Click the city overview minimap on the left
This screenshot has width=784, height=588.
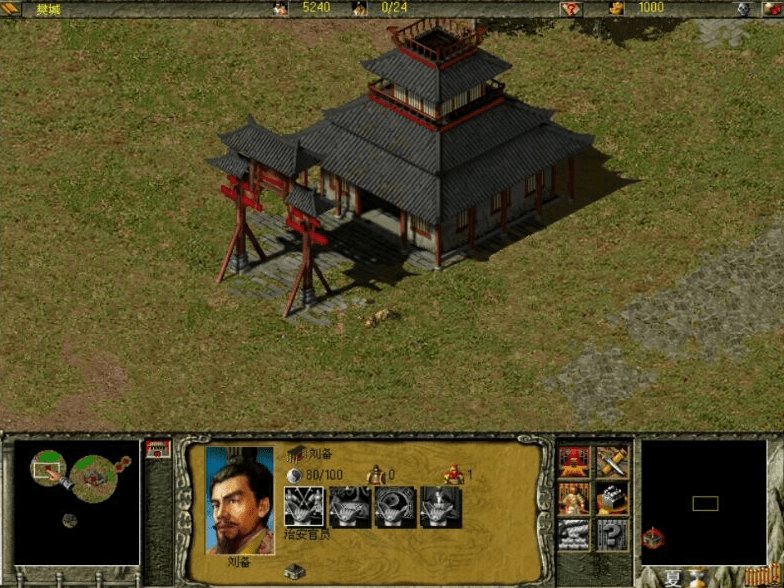(x=76, y=502)
